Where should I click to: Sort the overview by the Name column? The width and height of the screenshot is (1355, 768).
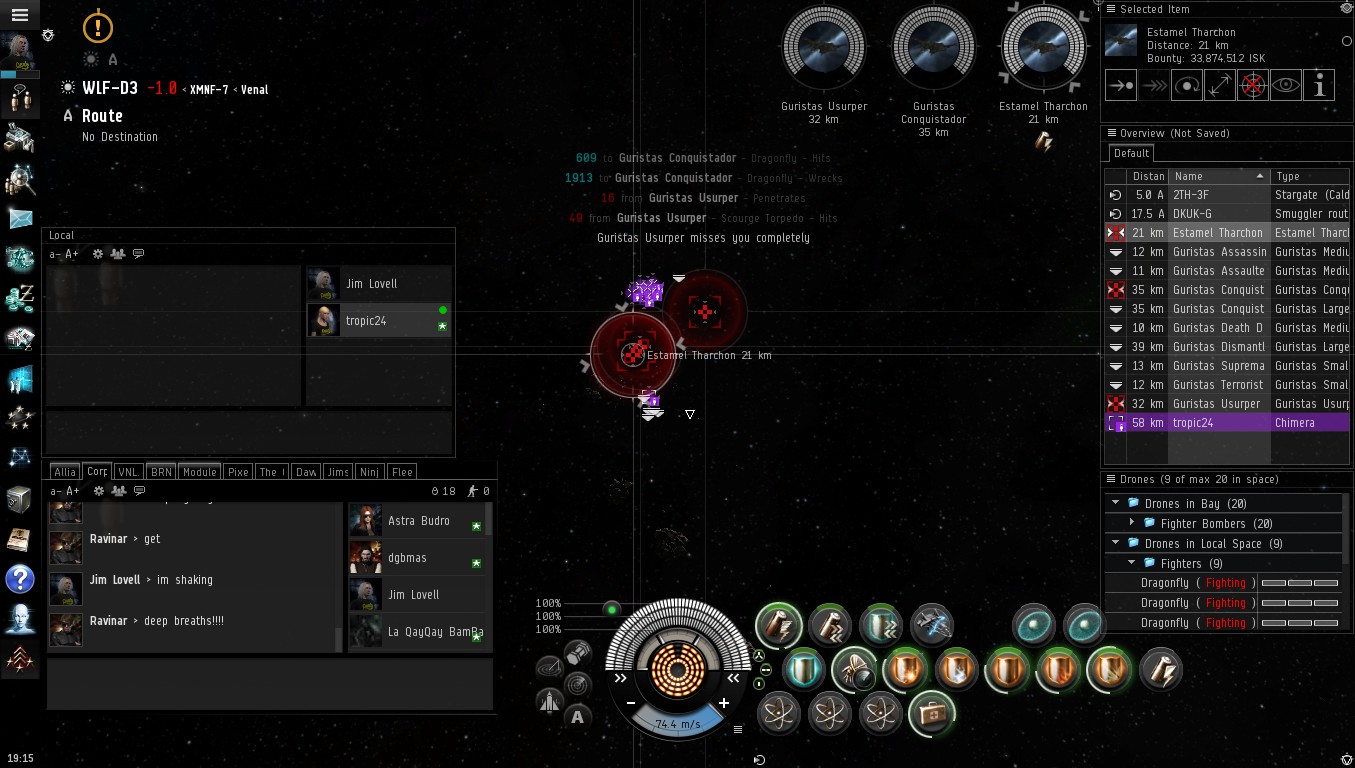(x=1217, y=176)
